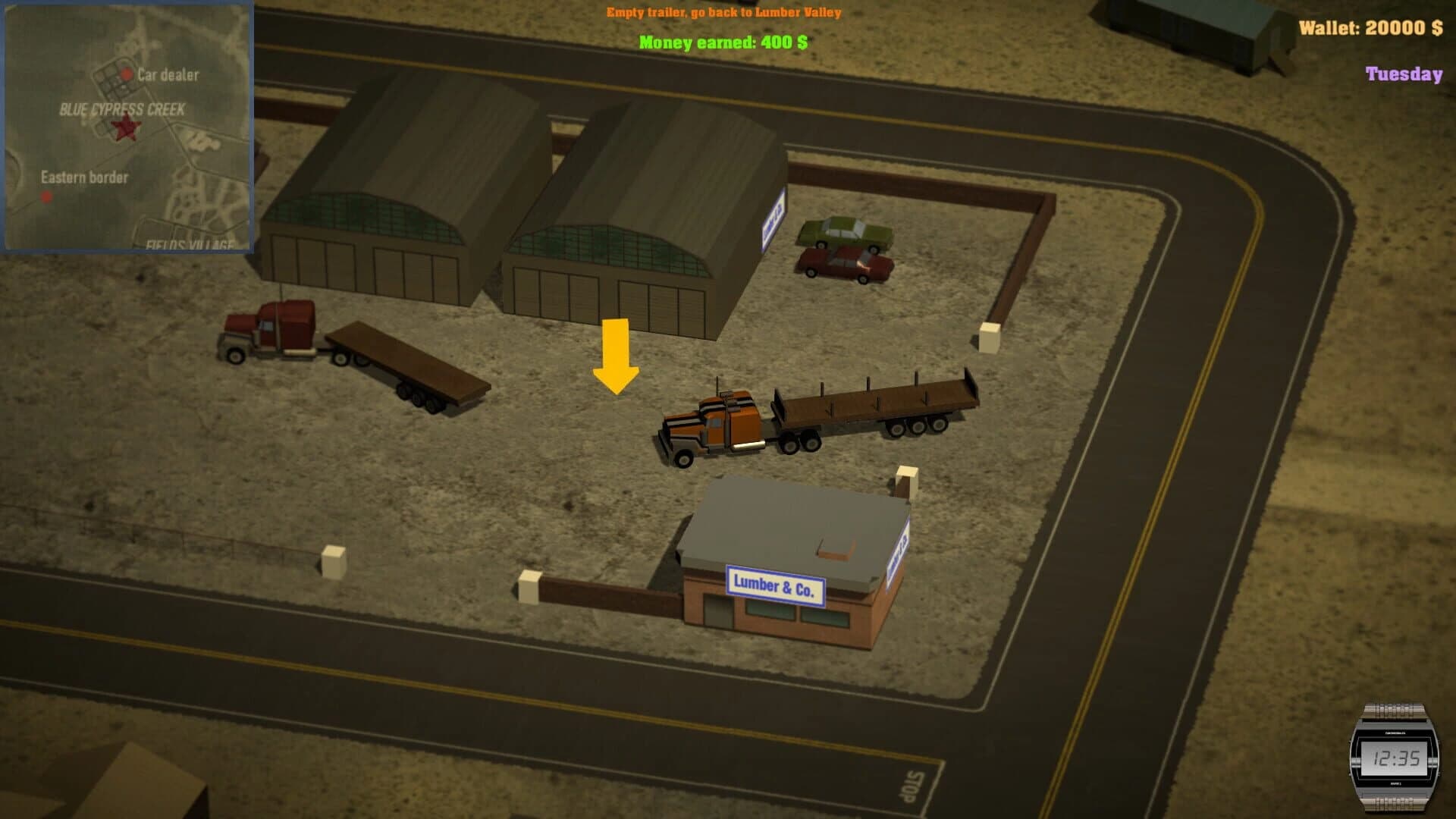Click the Empty trailer objective message
Viewport: 1456px width, 819px height.
click(723, 12)
